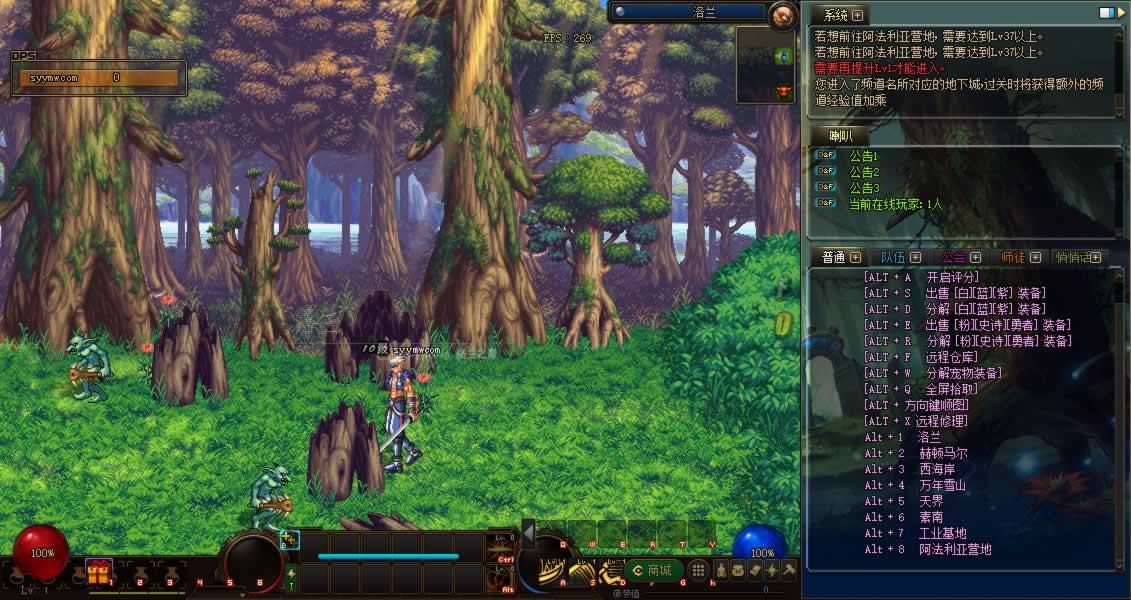Click the round compass icon beside 洛兰
The width and height of the screenshot is (1131, 600).
point(783,14)
